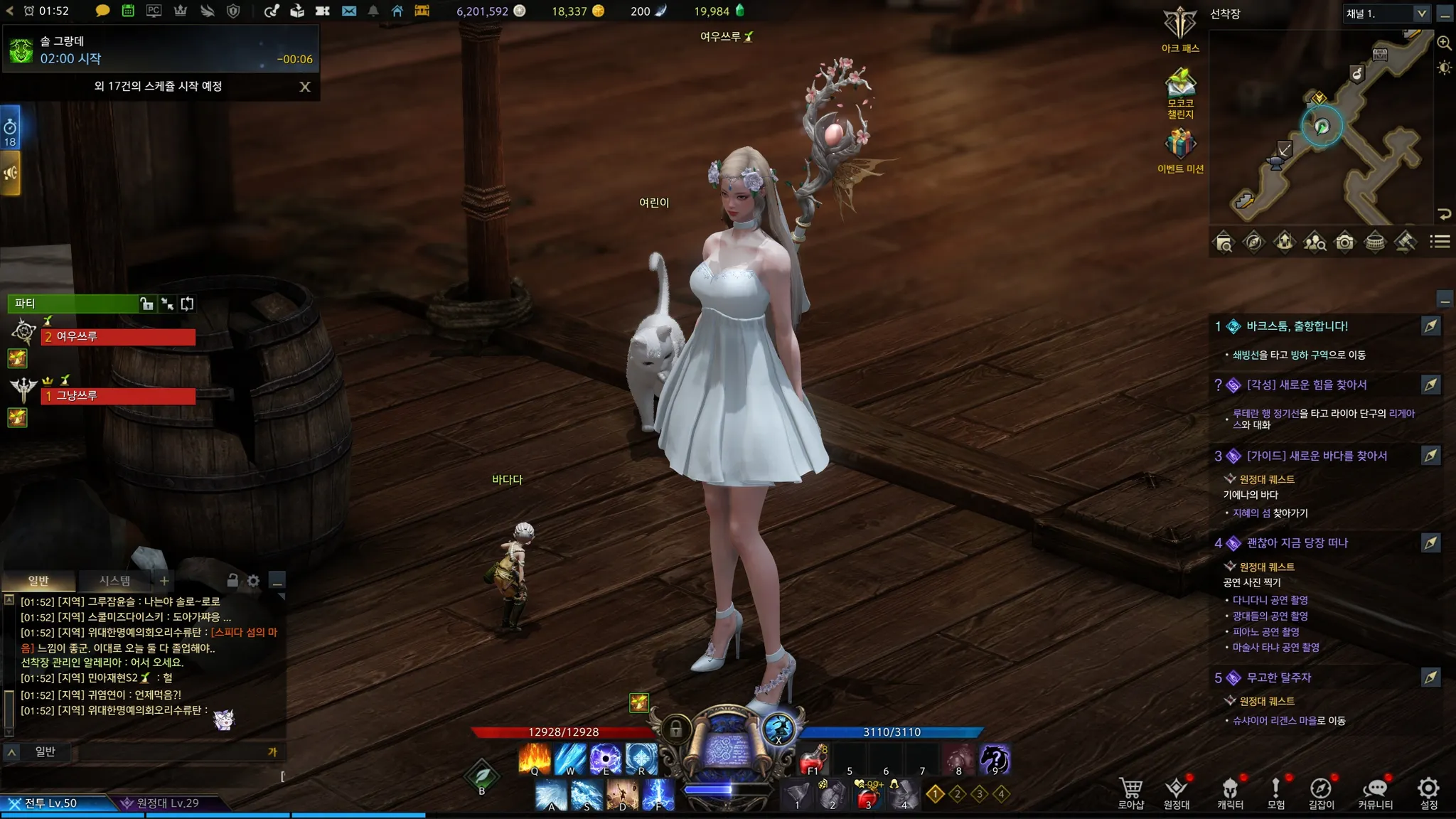Select the 일반 chat tab
1456x819 pixels.
[38, 581]
